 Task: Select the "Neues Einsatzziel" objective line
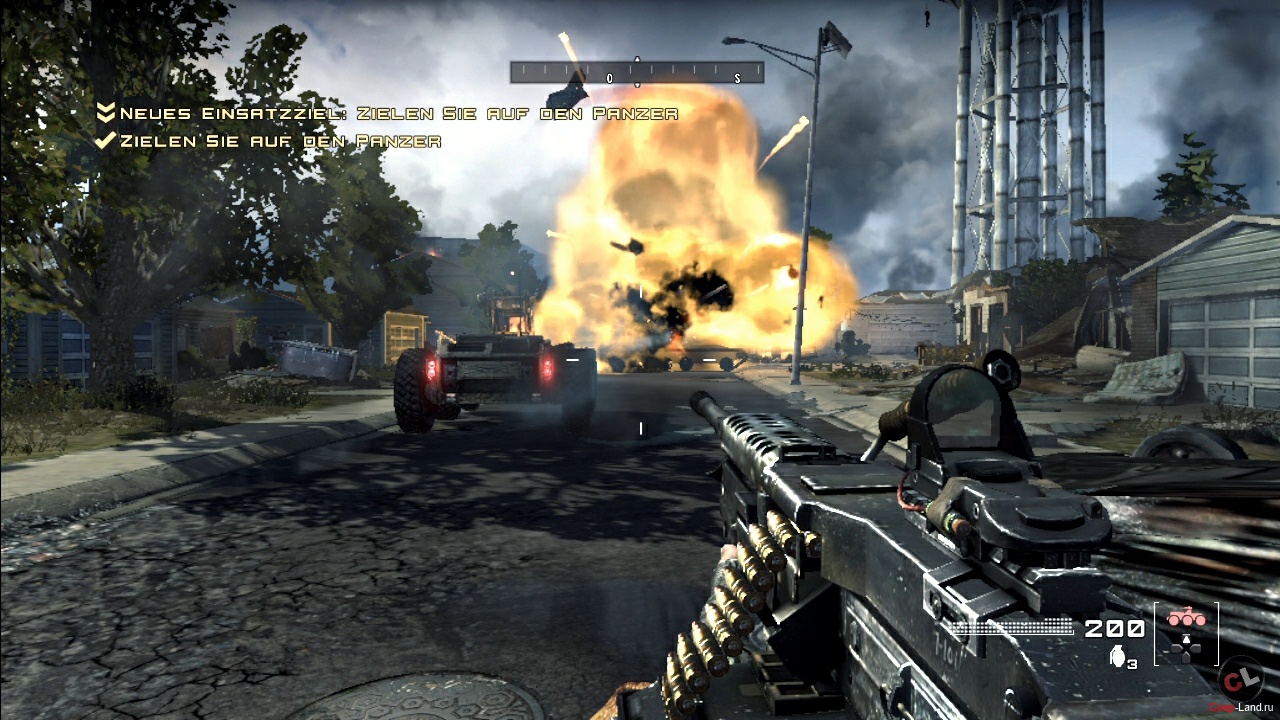pyautogui.click(x=388, y=114)
